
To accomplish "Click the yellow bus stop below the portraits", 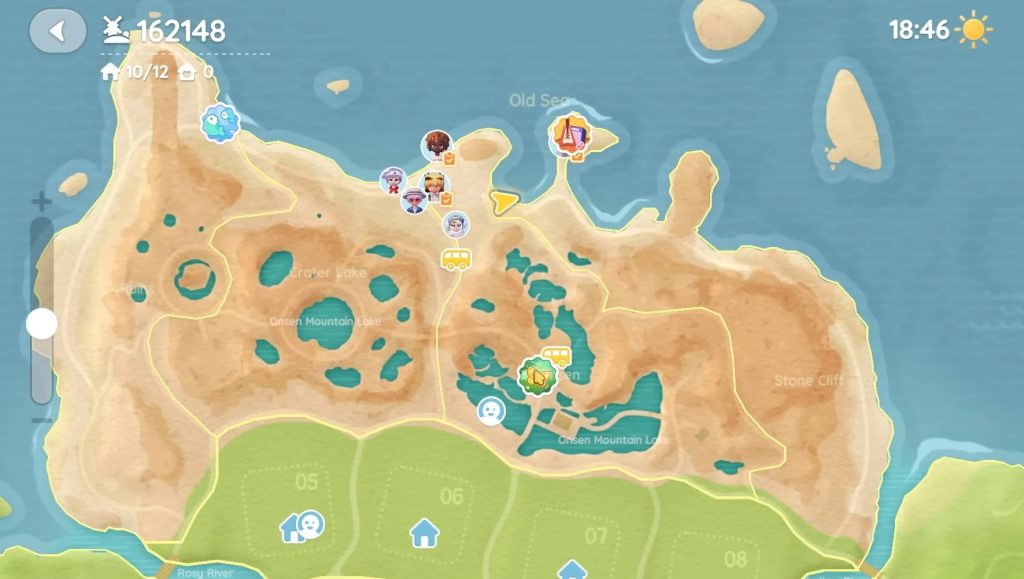I will coord(456,260).
